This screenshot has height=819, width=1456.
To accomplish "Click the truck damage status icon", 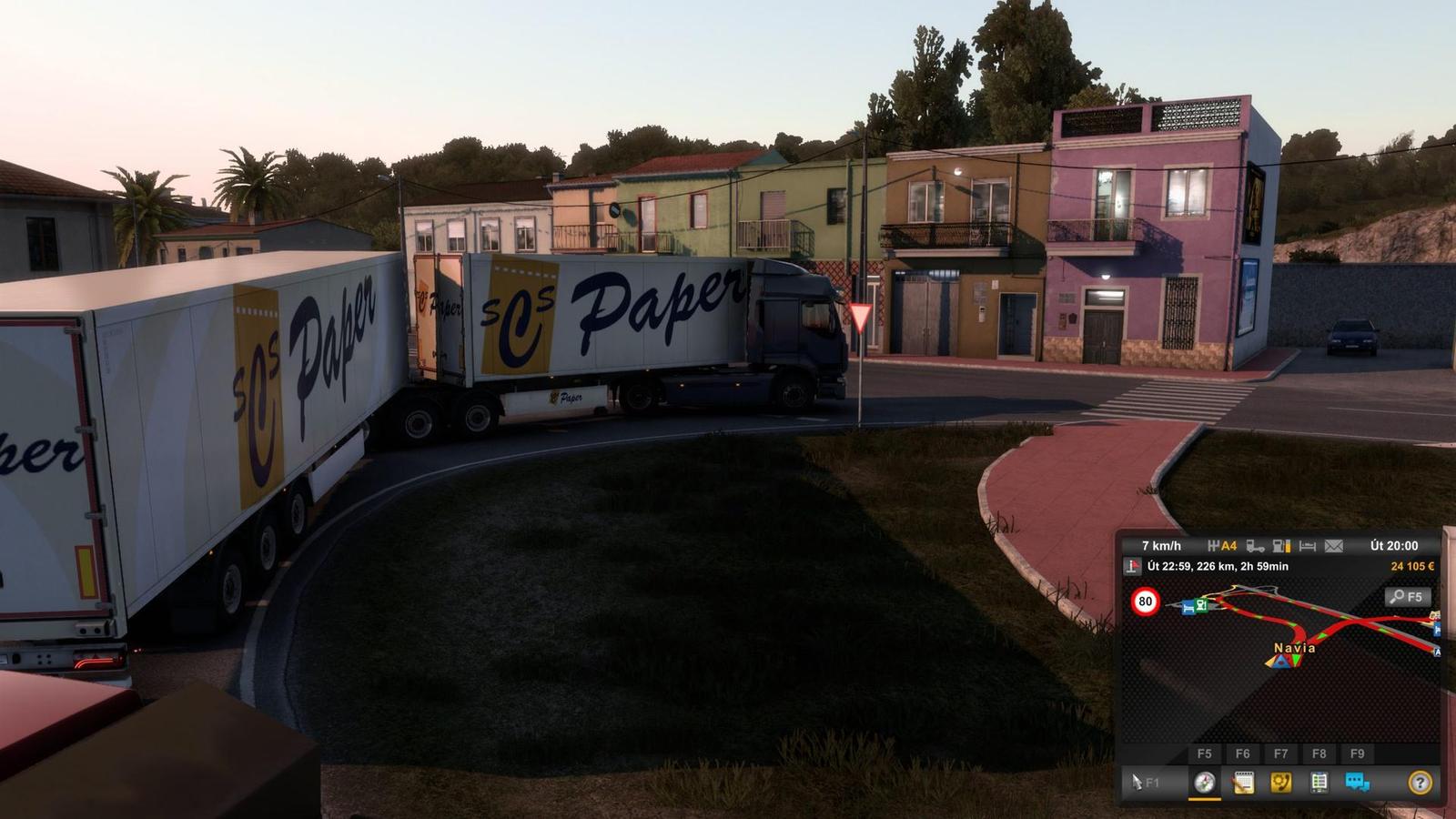I will [x=1255, y=546].
